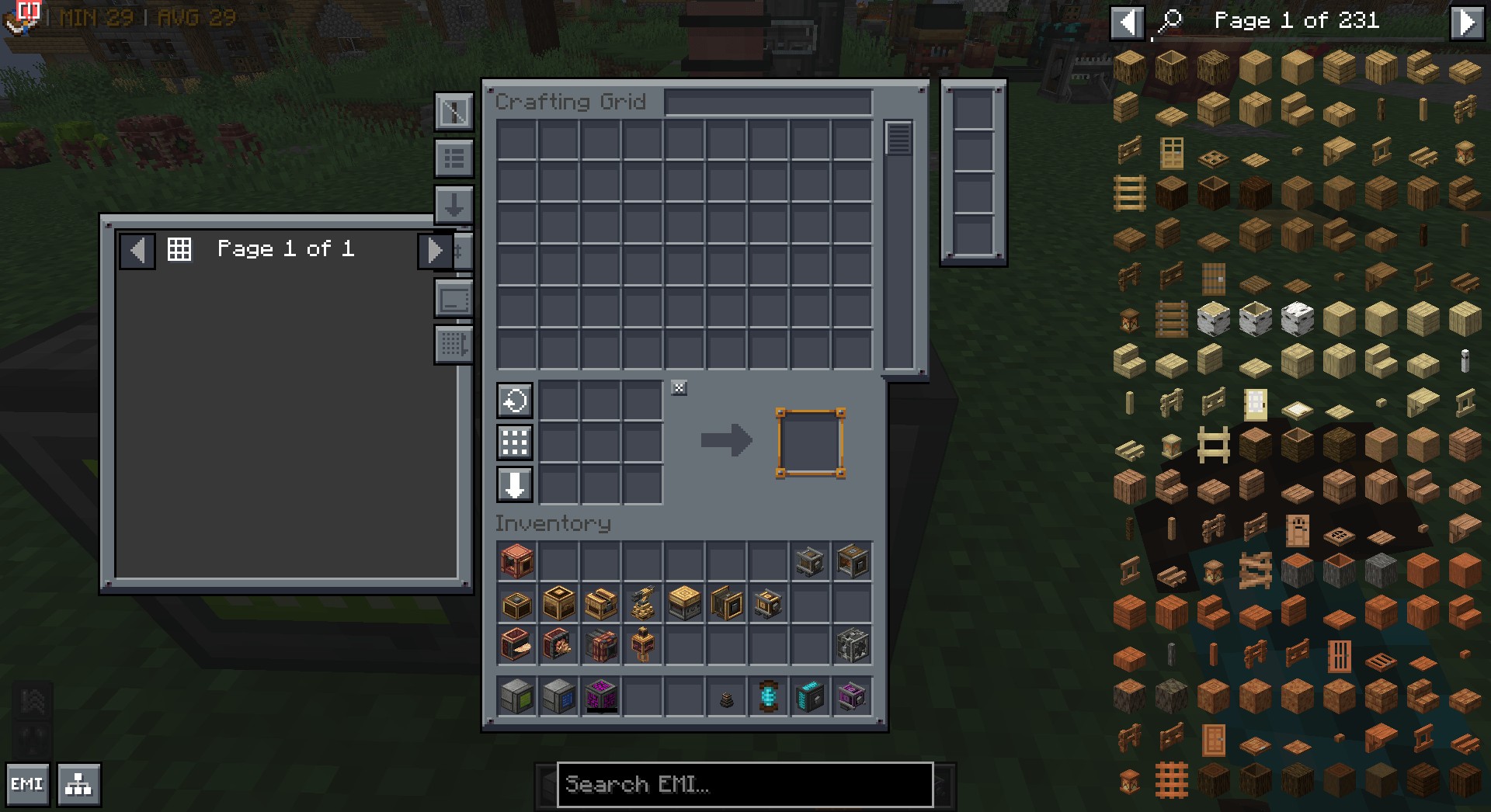The image size is (1491, 812).
Task: Go to previous EMI item index page
Action: 1127,22
